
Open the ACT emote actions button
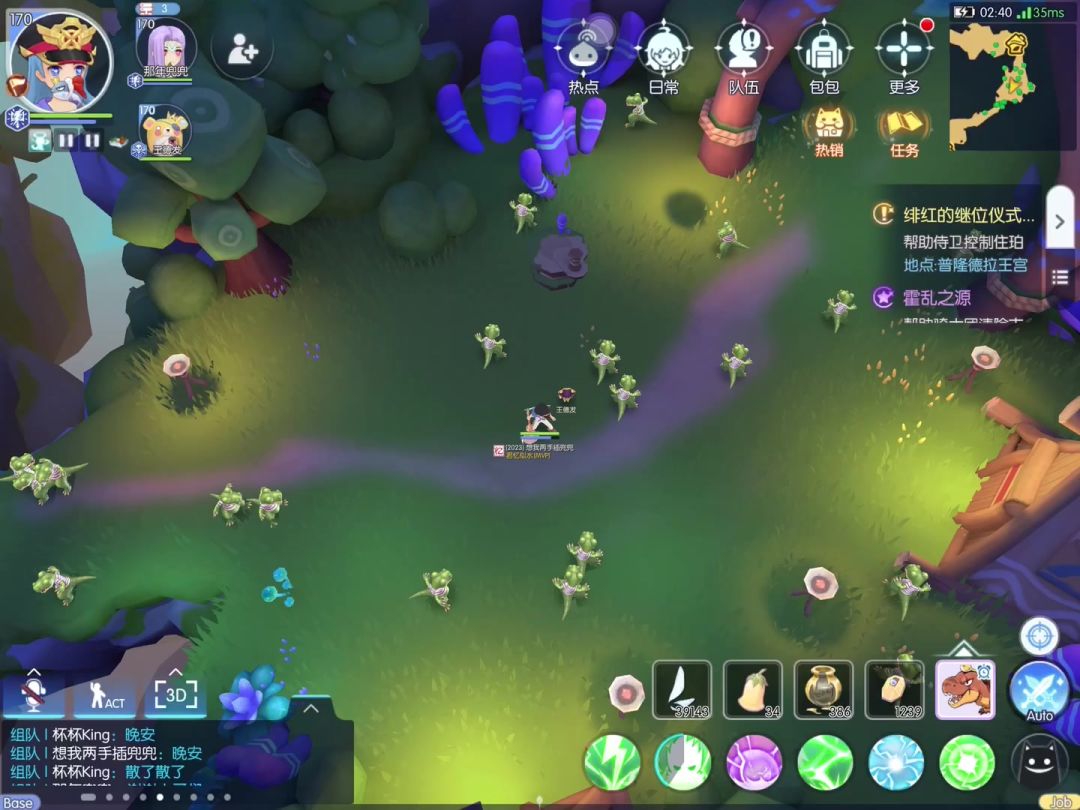[x=106, y=696]
